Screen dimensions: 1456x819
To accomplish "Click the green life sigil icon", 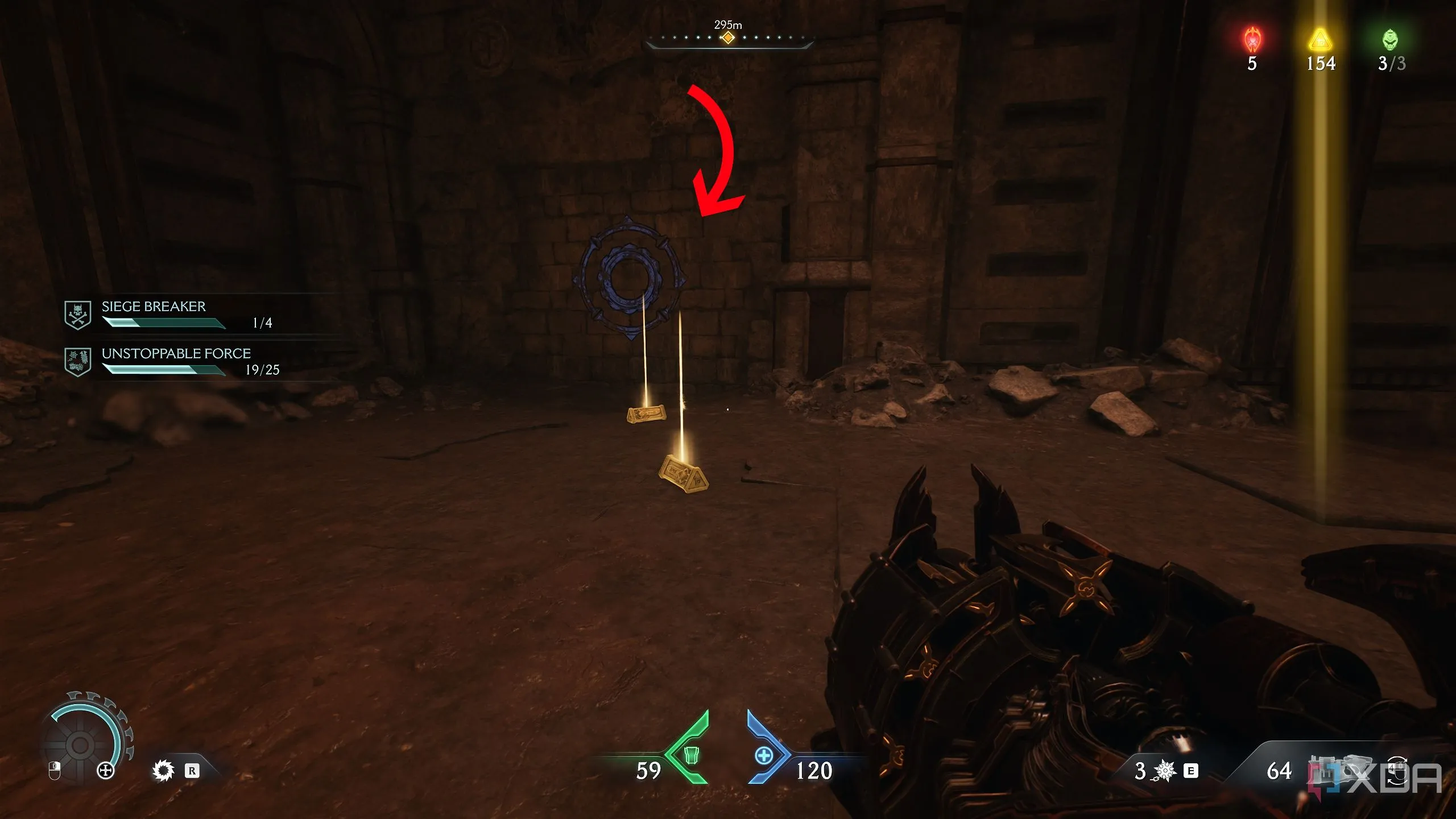I will click(x=1390, y=40).
